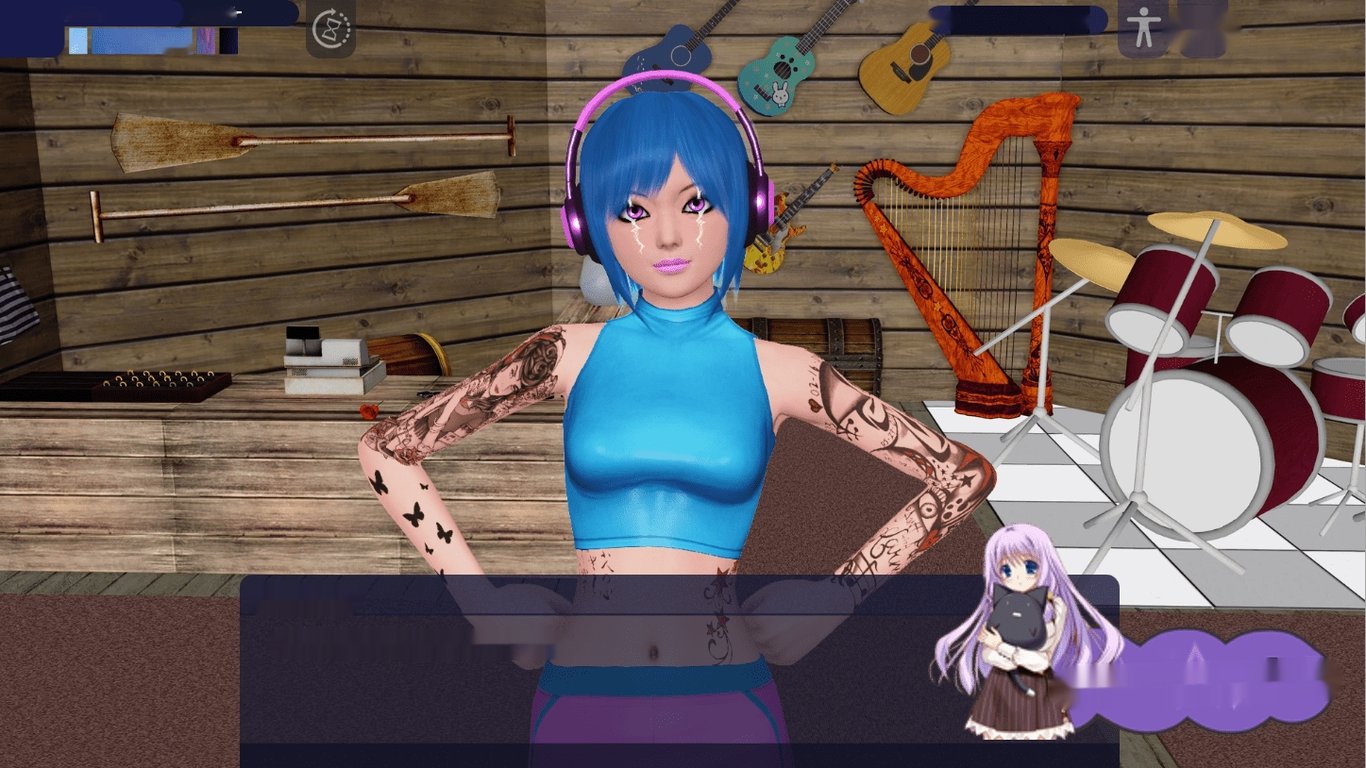Select the purple patterned scene thumbnail
This screenshot has width=1366, height=768.
click(x=206, y=40)
